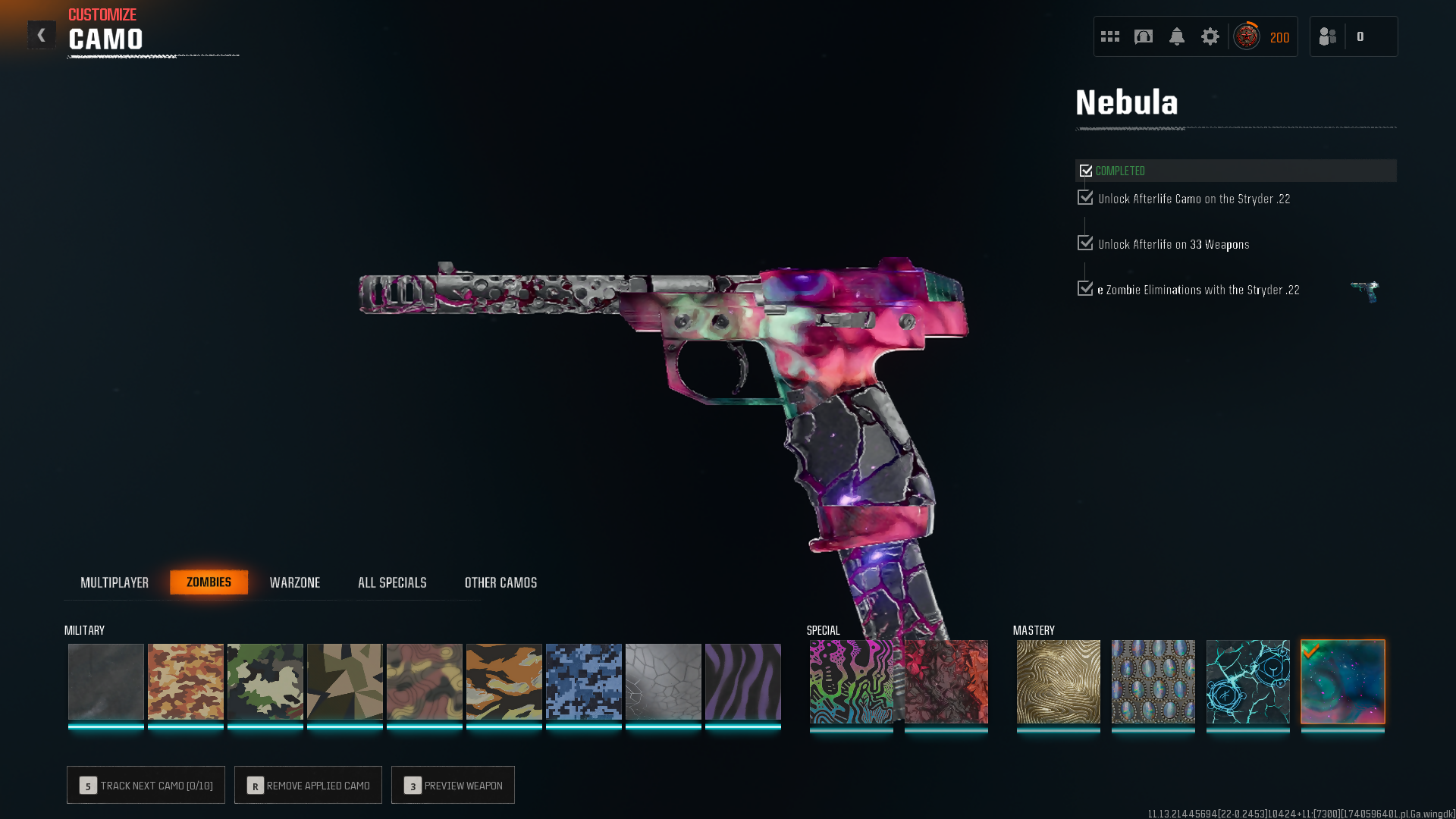Select the Nebula mastery camo swatch
The height and width of the screenshot is (819, 1456).
click(x=1343, y=681)
